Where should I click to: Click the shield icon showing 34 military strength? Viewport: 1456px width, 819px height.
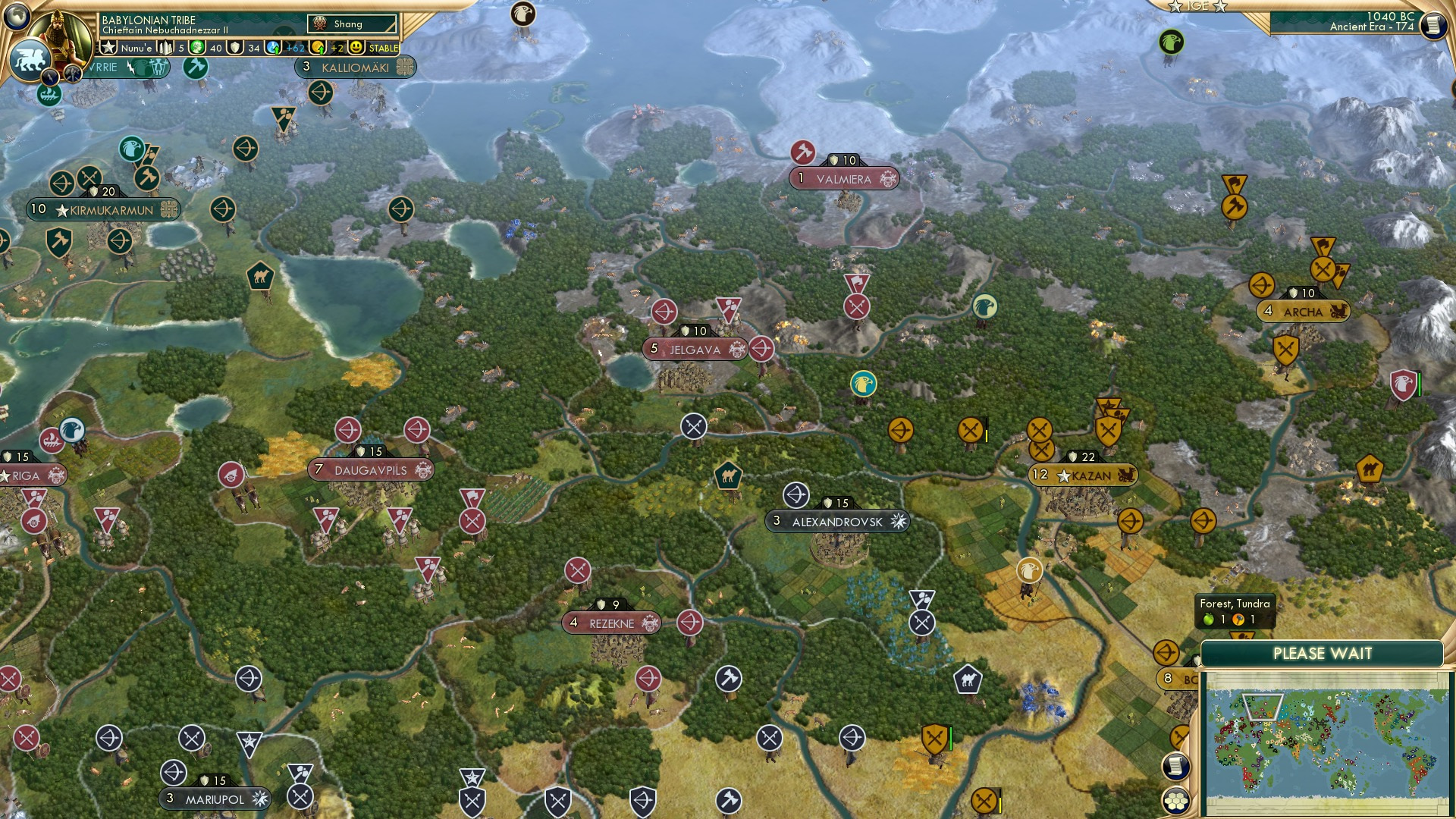(235, 47)
